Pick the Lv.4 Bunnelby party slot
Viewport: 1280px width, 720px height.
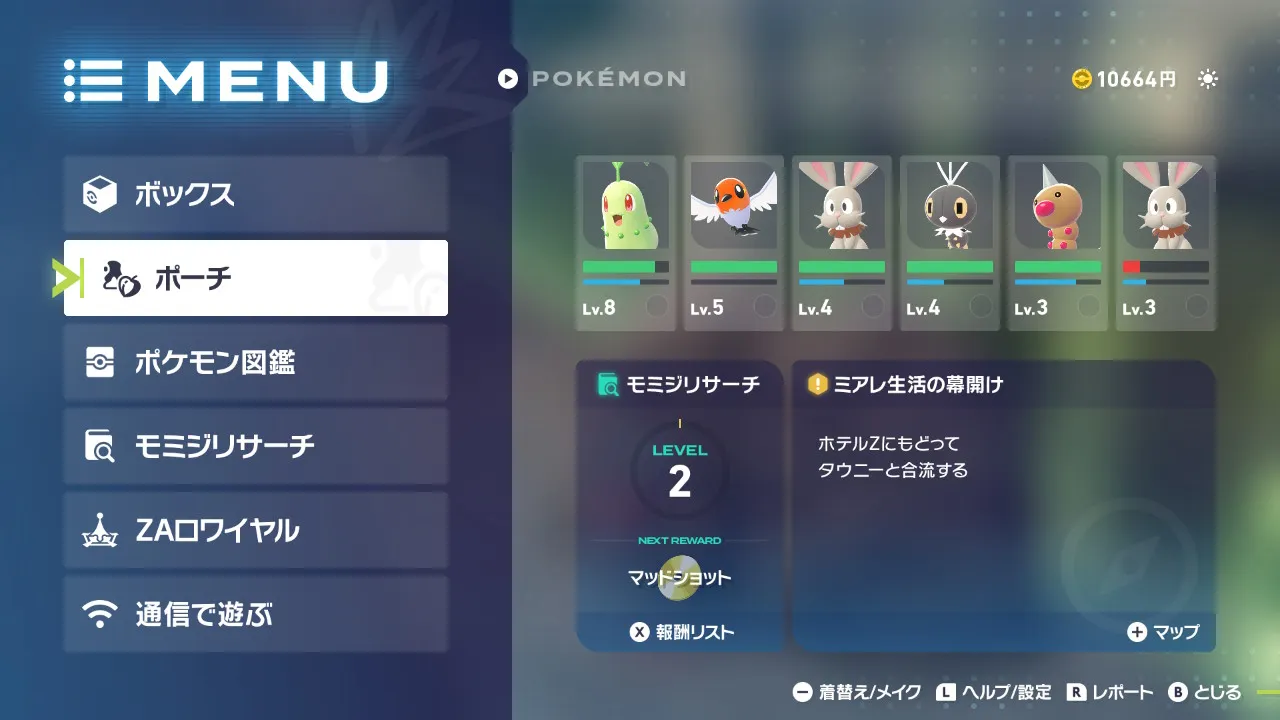[842, 243]
